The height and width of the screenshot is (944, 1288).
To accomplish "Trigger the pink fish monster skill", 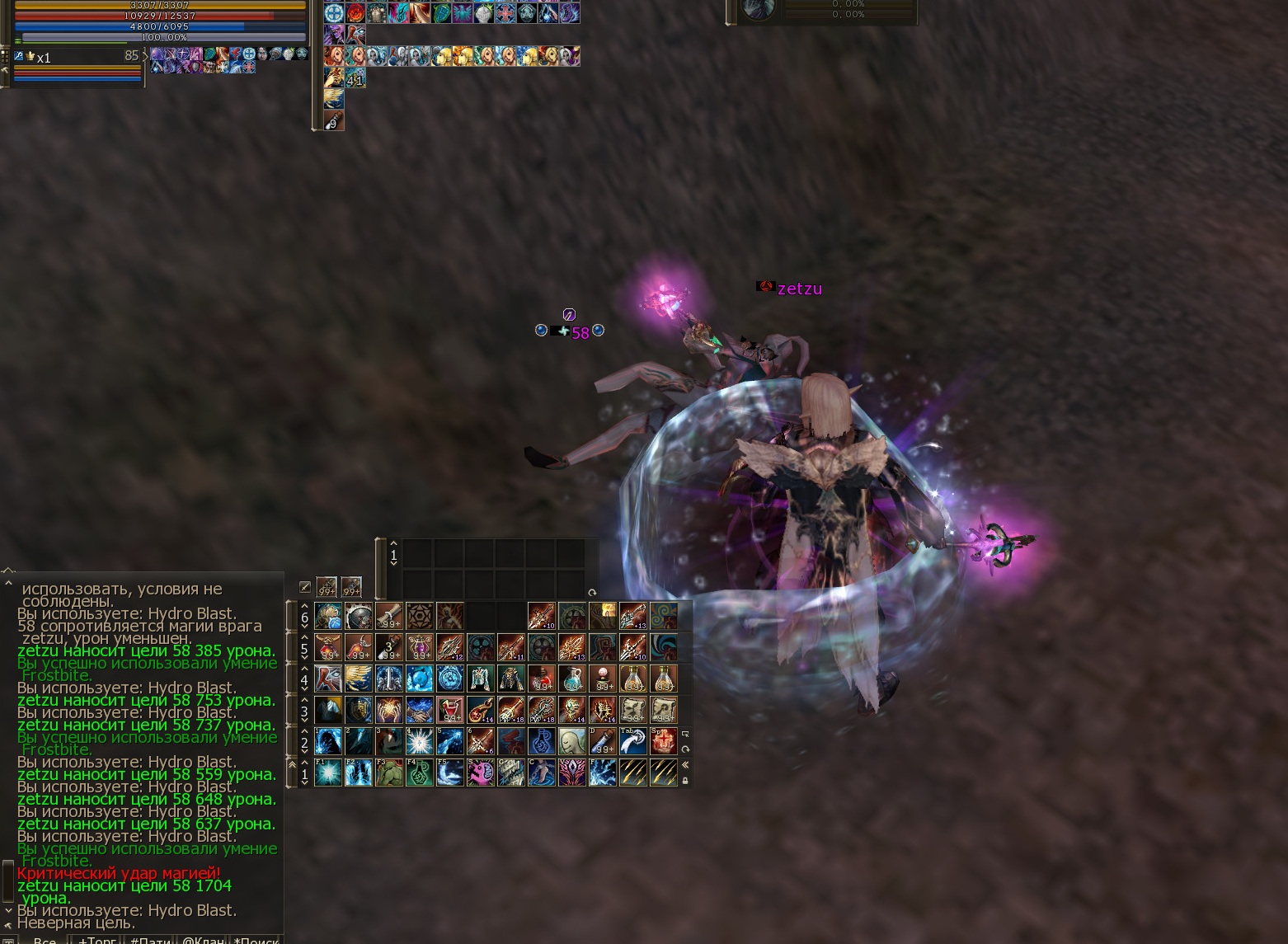I will pos(481,773).
